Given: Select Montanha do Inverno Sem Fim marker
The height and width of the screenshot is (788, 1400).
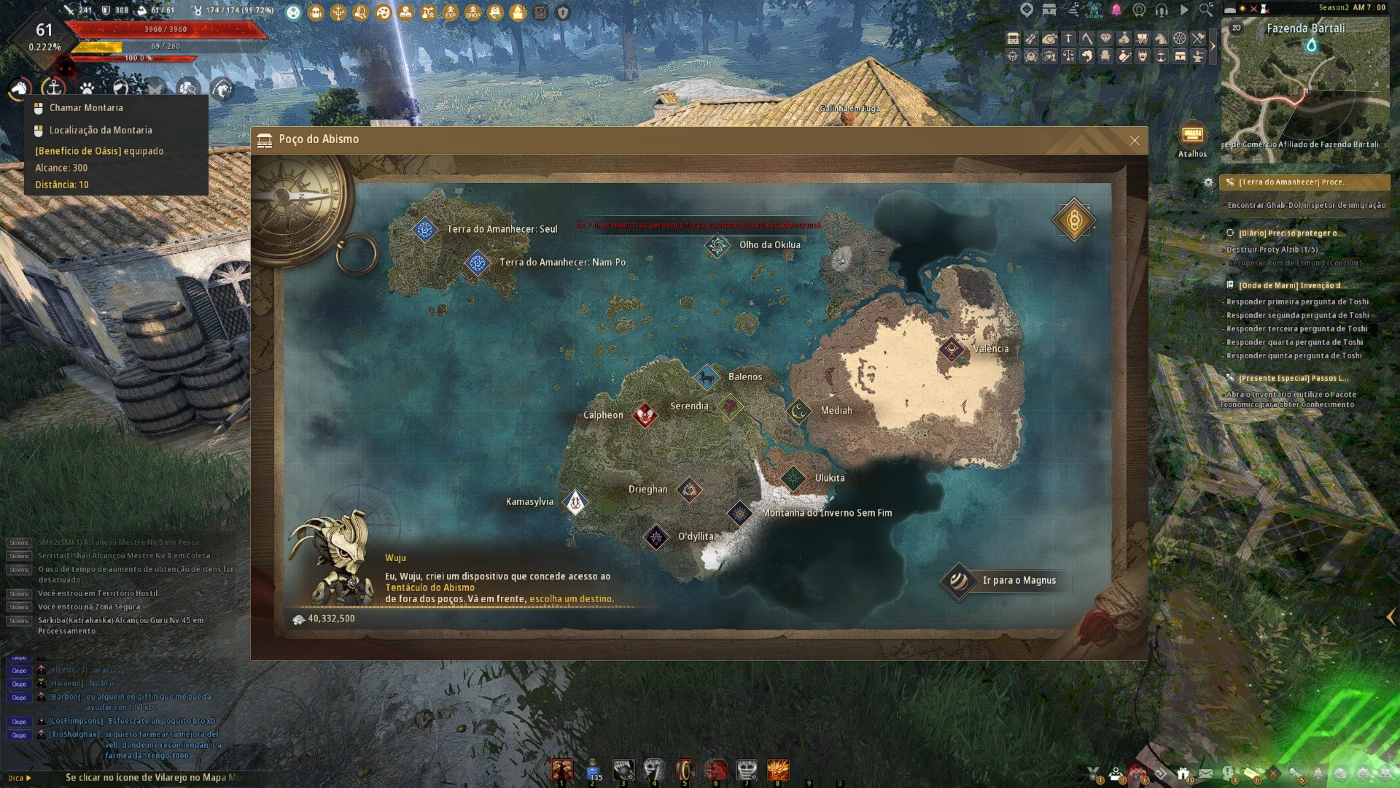Looking at the screenshot, I should (740, 514).
